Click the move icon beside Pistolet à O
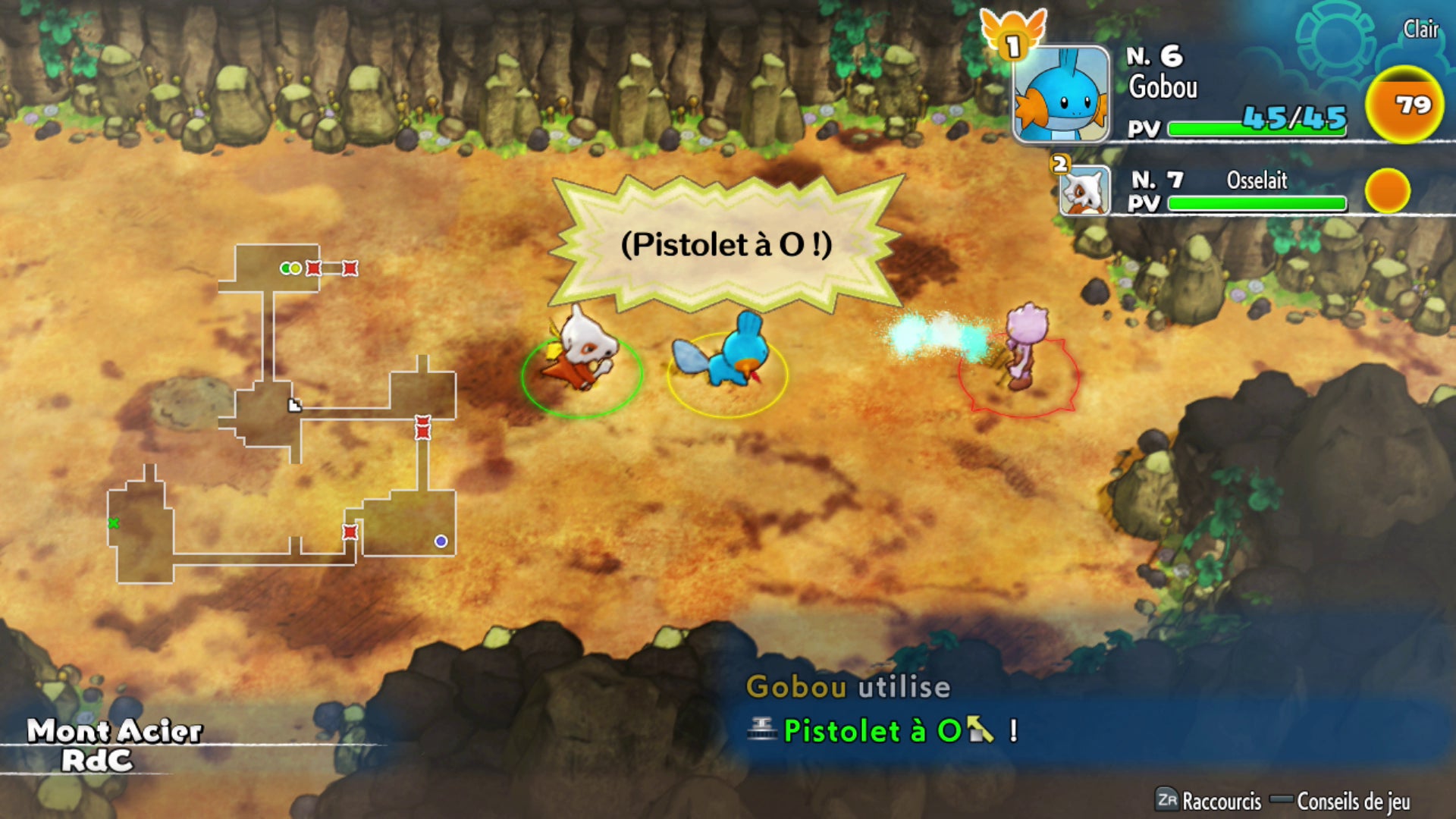This screenshot has width=1456, height=819. [x=762, y=730]
